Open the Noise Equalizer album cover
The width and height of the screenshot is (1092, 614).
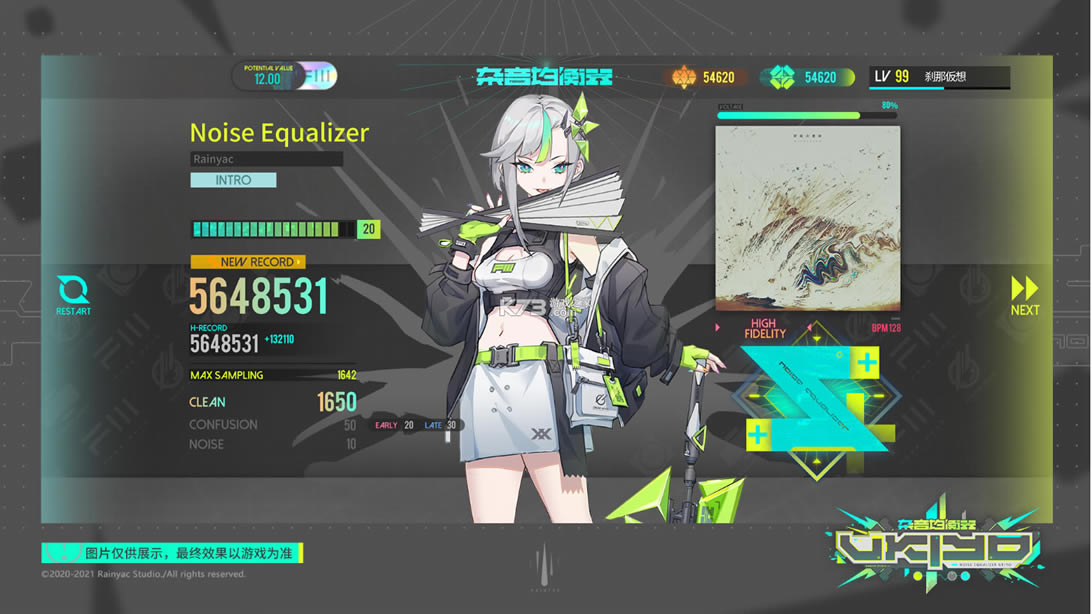807,218
